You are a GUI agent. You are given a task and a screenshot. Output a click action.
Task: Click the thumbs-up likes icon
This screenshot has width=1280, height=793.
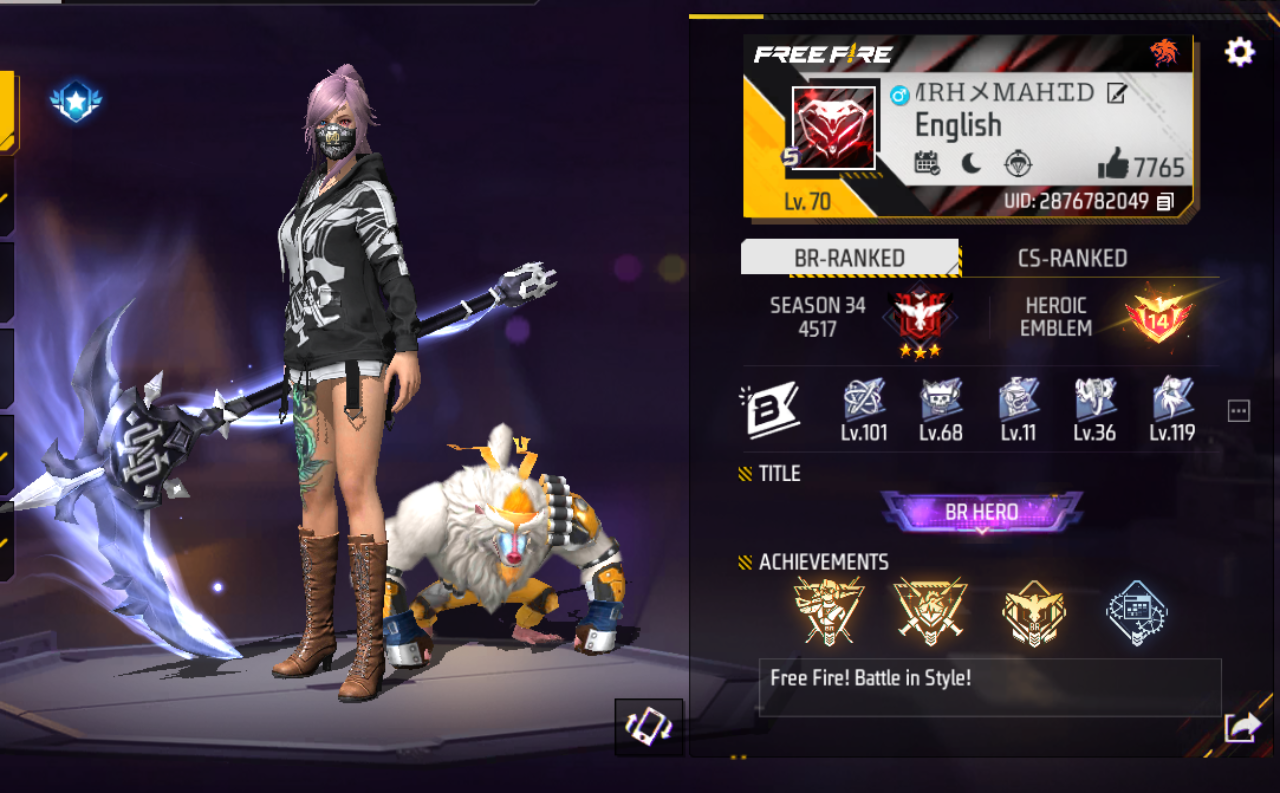click(x=1112, y=164)
